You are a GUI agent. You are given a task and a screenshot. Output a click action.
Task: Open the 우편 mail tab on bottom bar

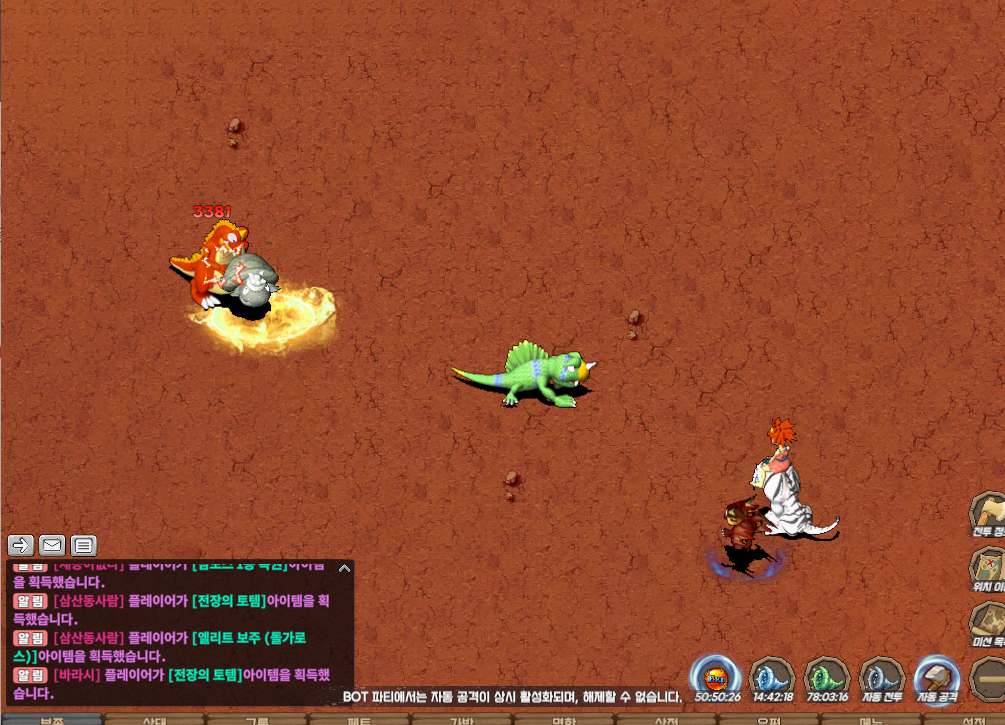[x=768, y=719]
